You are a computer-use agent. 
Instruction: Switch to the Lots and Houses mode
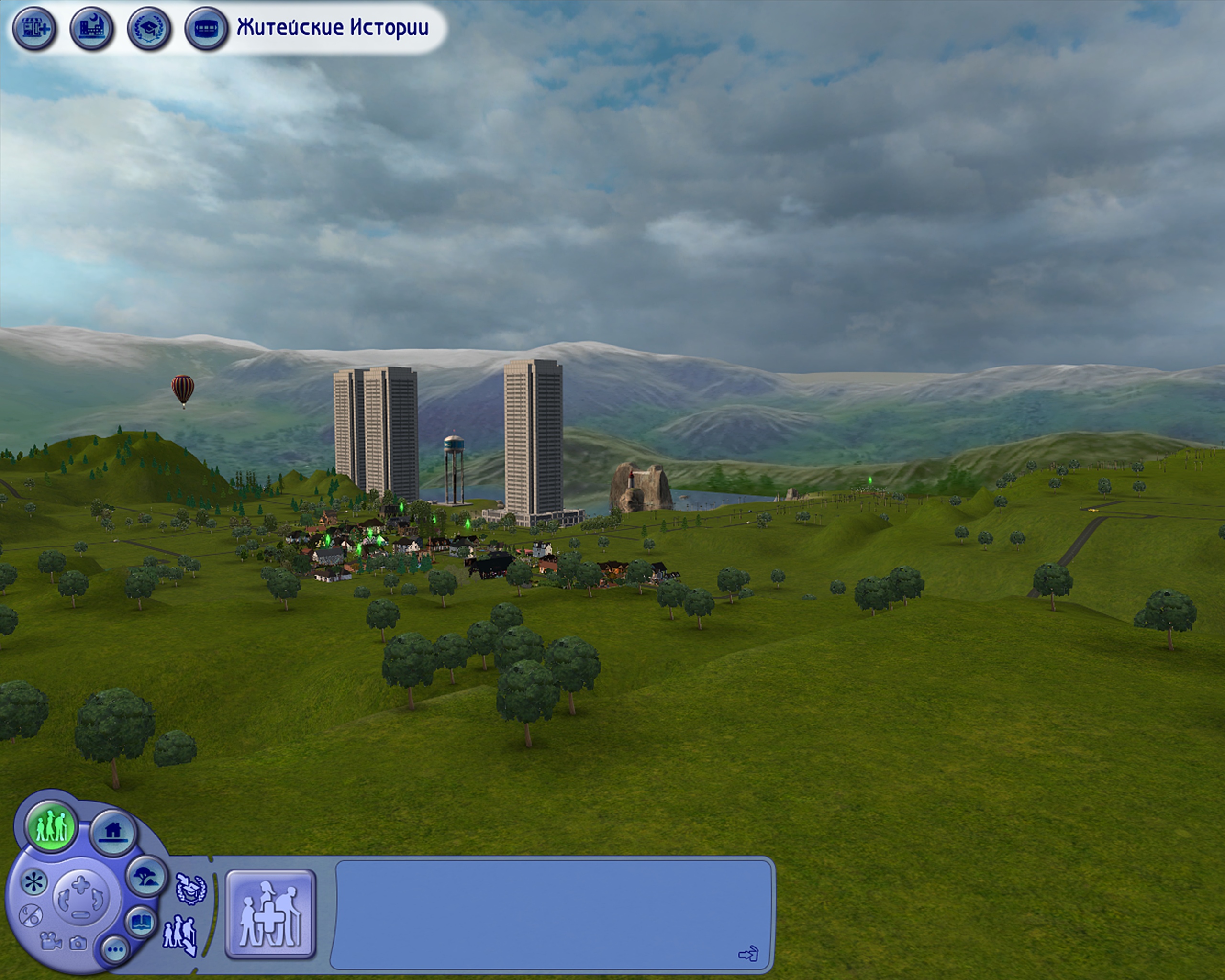[112, 832]
